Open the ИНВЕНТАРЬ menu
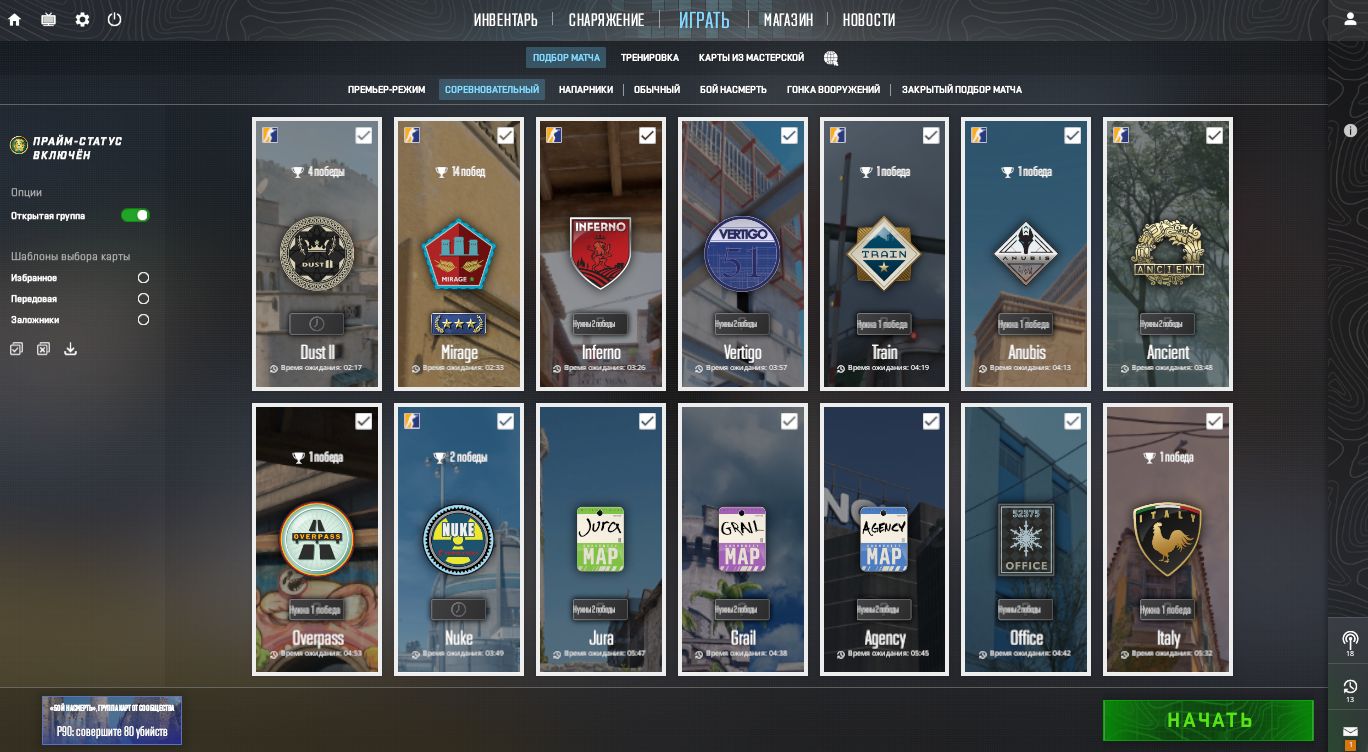This screenshot has width=1368, height=752. tap(505, 20)
